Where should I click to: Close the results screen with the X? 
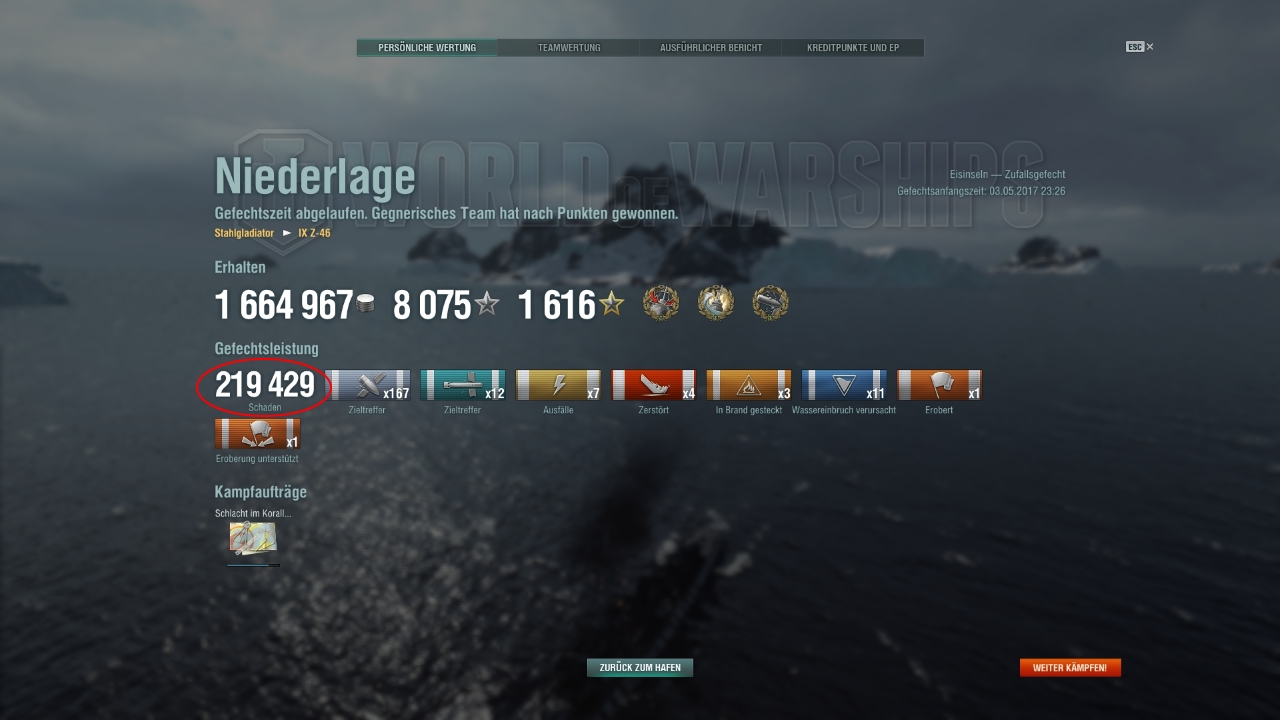(x=1150, y=47)
